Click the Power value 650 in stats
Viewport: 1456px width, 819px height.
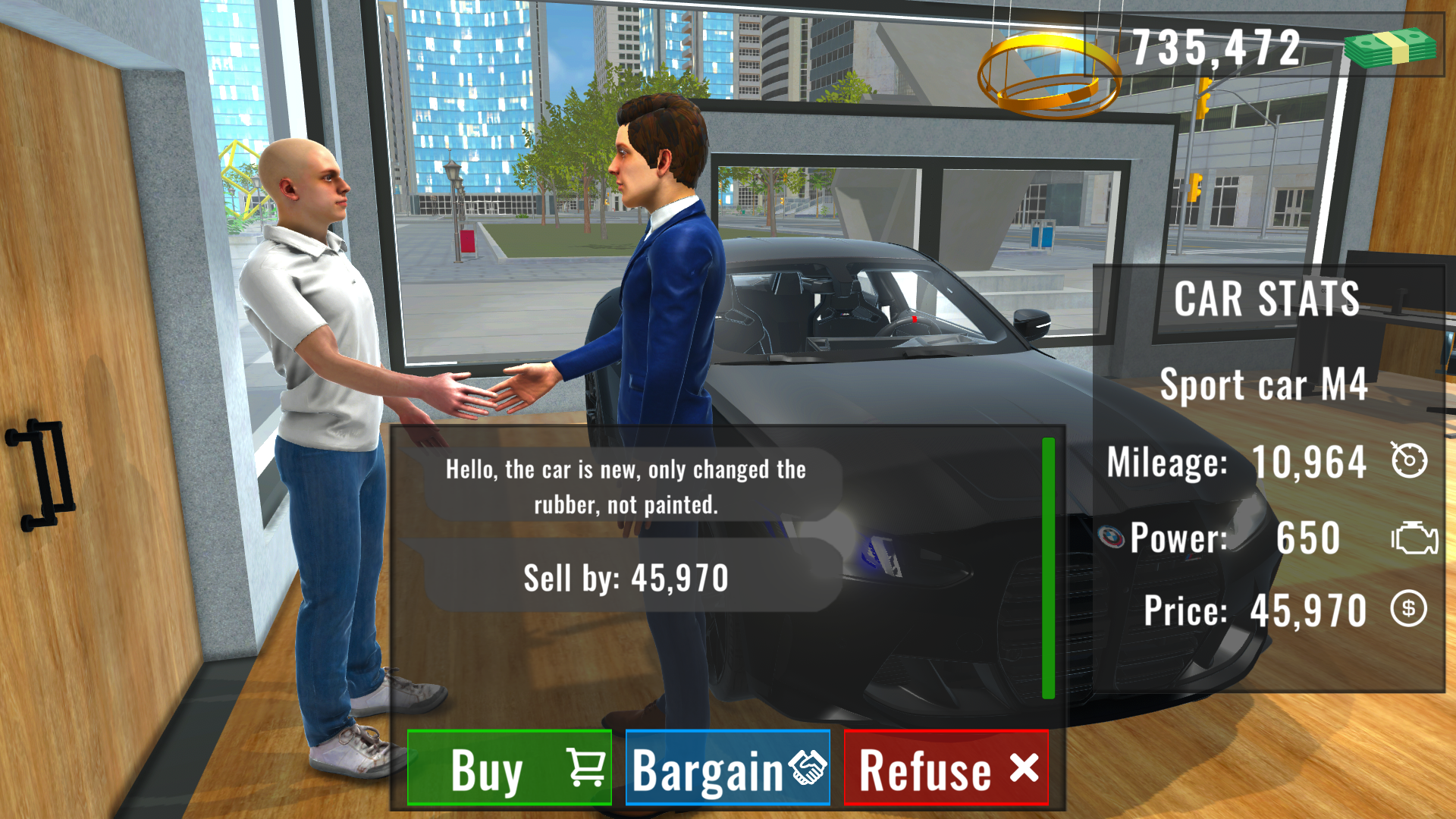coord(1310,537)
